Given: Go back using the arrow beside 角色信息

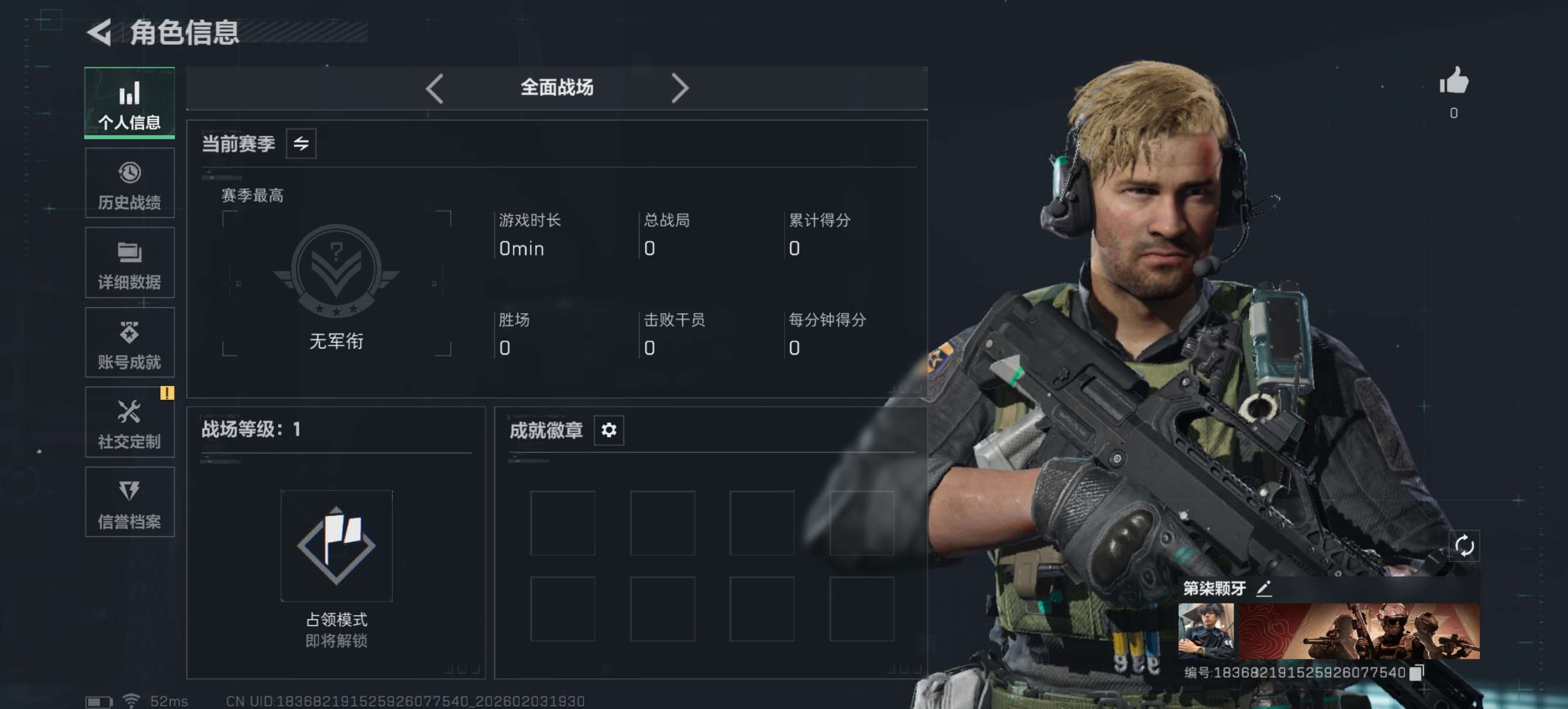Looking at the screenshot, I should pos(99,32).
